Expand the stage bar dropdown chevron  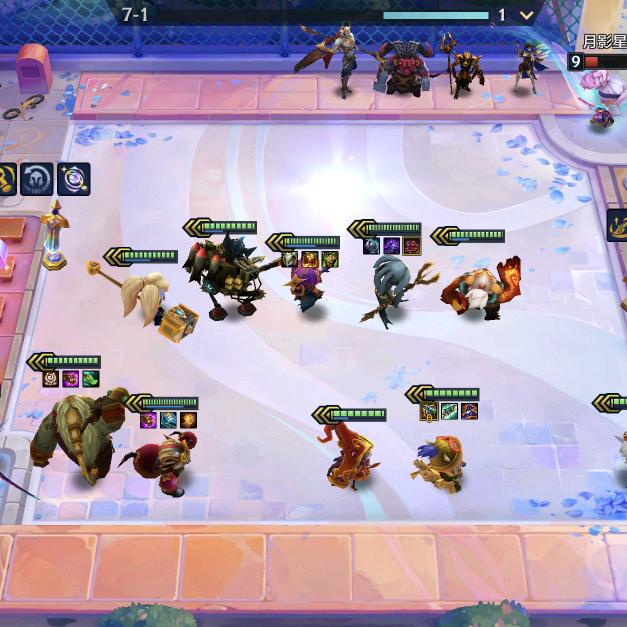click(526, 15)
